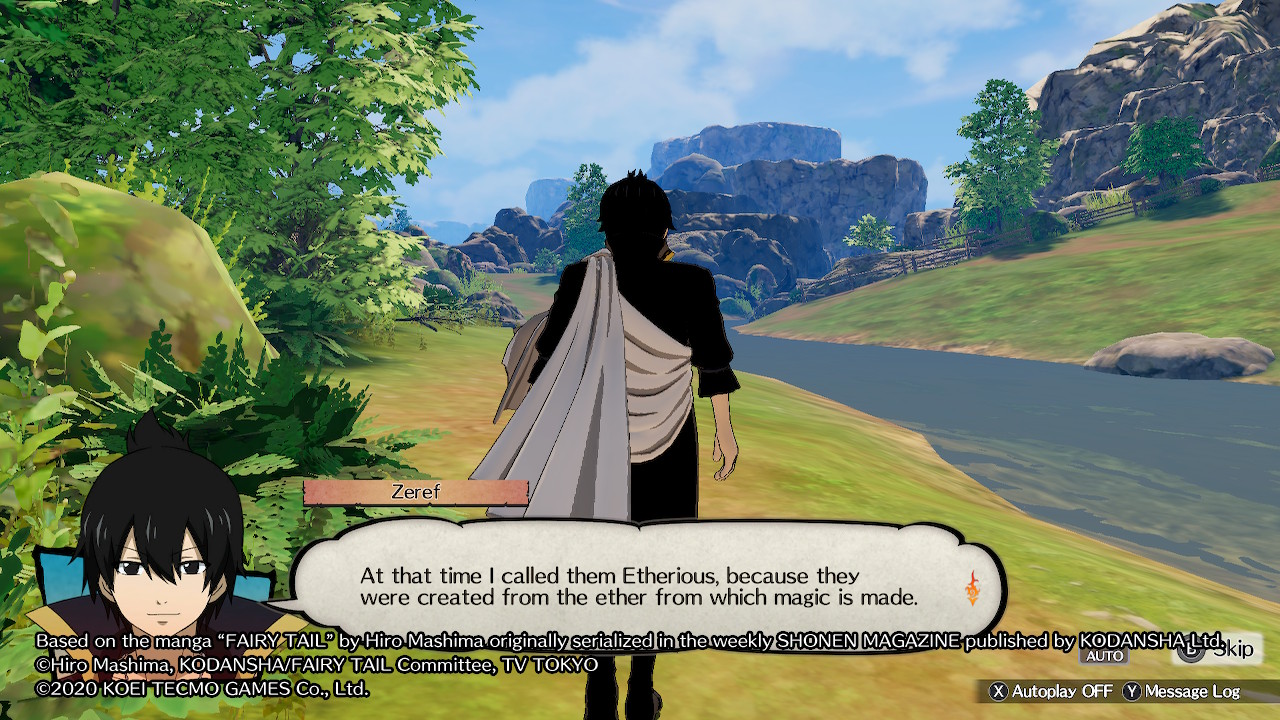Continue Zeref's dialogue by clicking the speech bubble
Viewport: 1280px width, 720px height.
click(x=640, y=587)
